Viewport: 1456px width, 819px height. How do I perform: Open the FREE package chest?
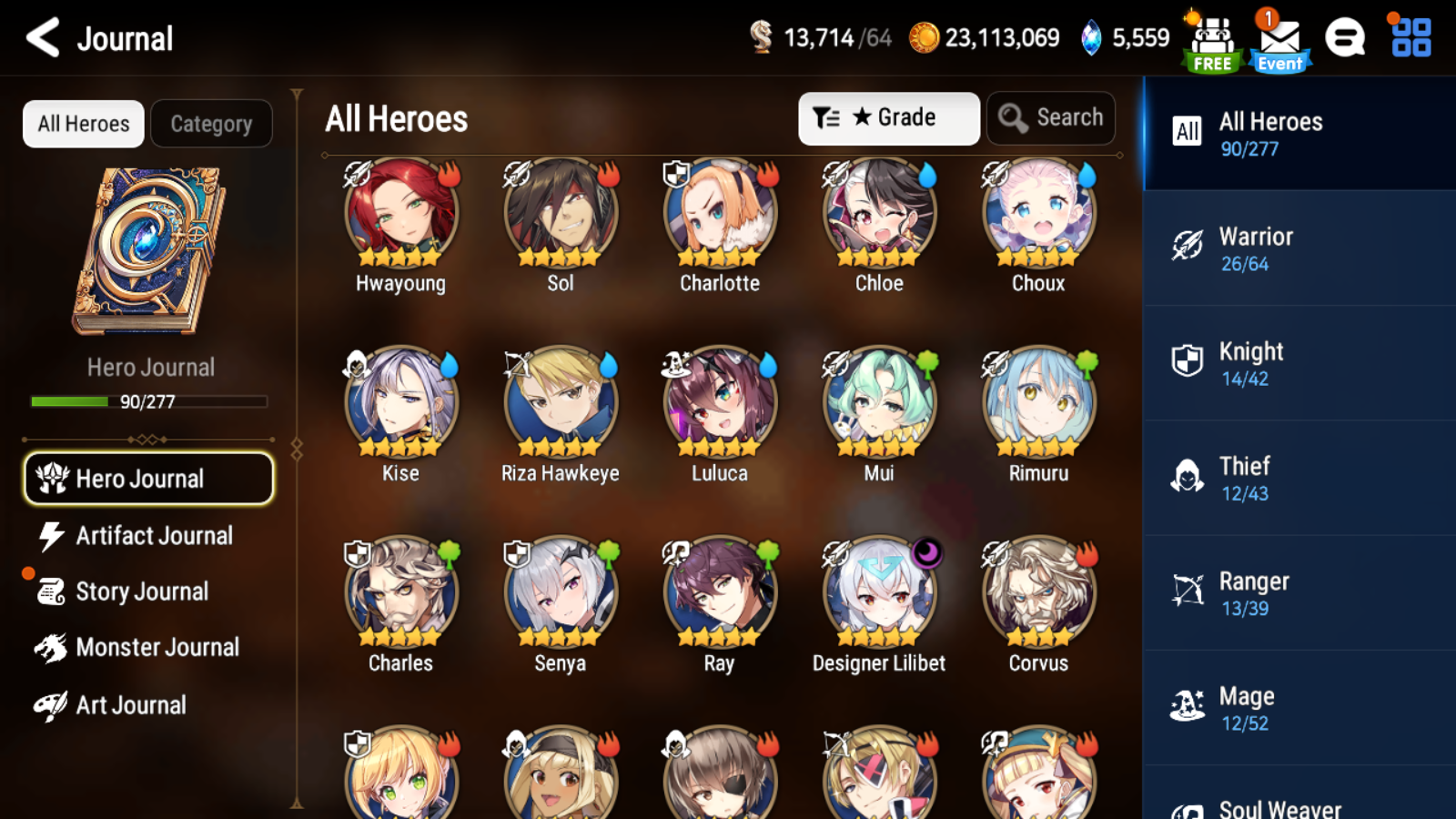click(x=1210, y=38)
